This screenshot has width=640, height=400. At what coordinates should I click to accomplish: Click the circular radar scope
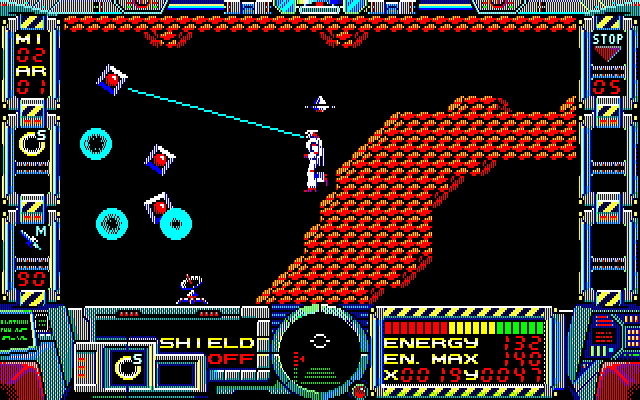pyautogui.click(x=319, y=345)
